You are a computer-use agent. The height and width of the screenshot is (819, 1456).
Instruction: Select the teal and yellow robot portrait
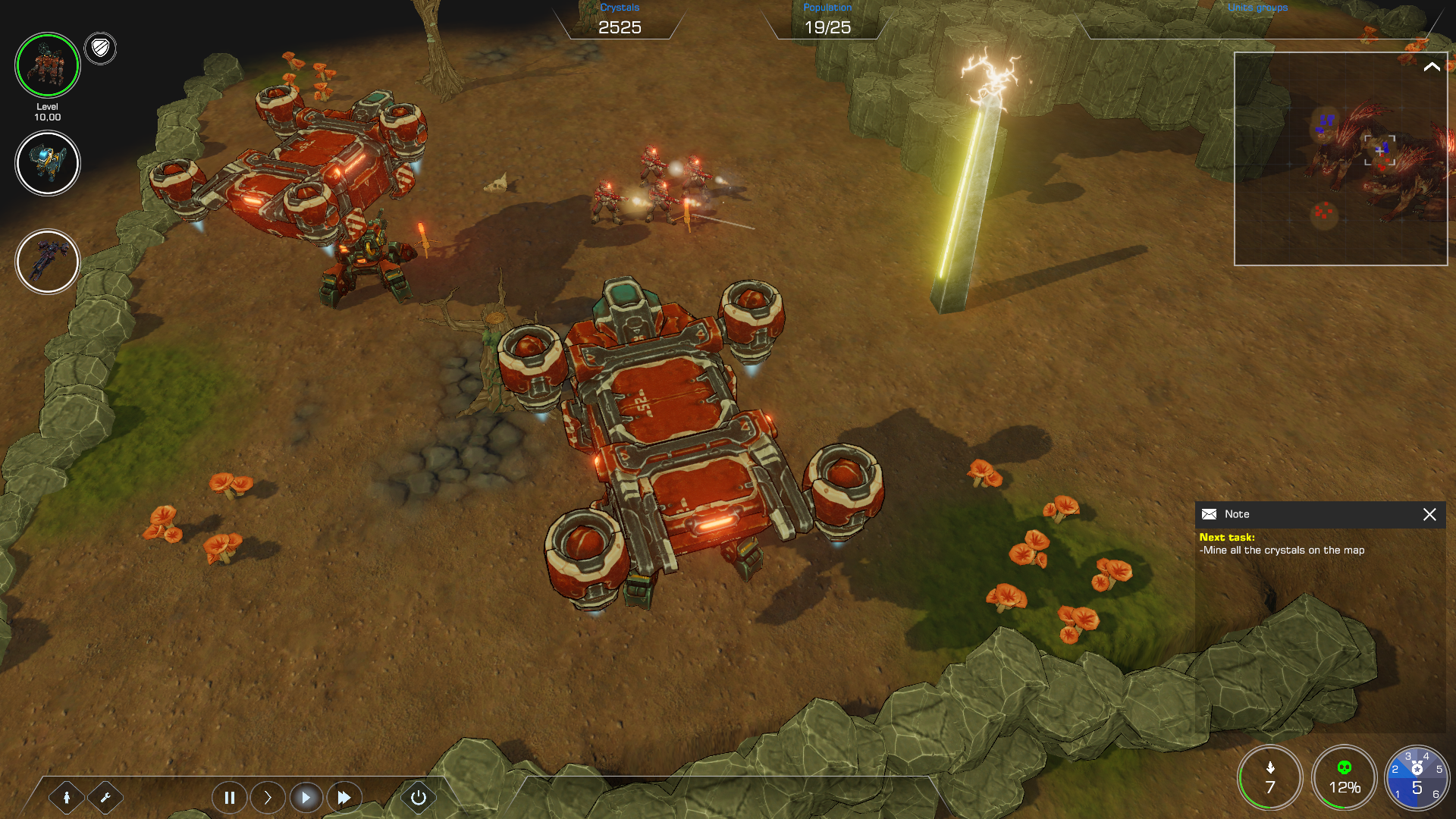click(47, 163)
